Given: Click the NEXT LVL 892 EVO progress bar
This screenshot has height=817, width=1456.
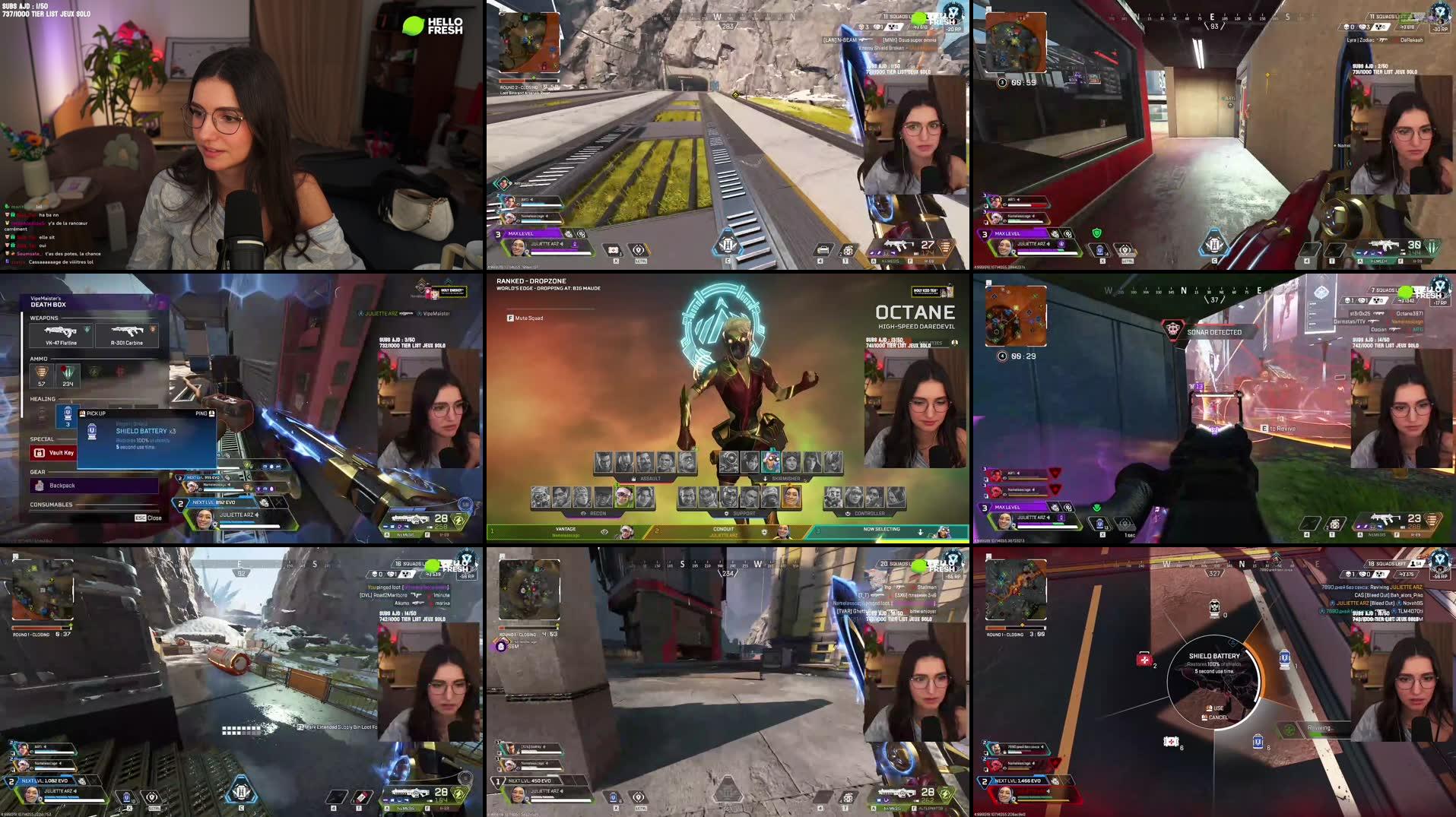Looking at the screenshot, I should click(213, 502).
